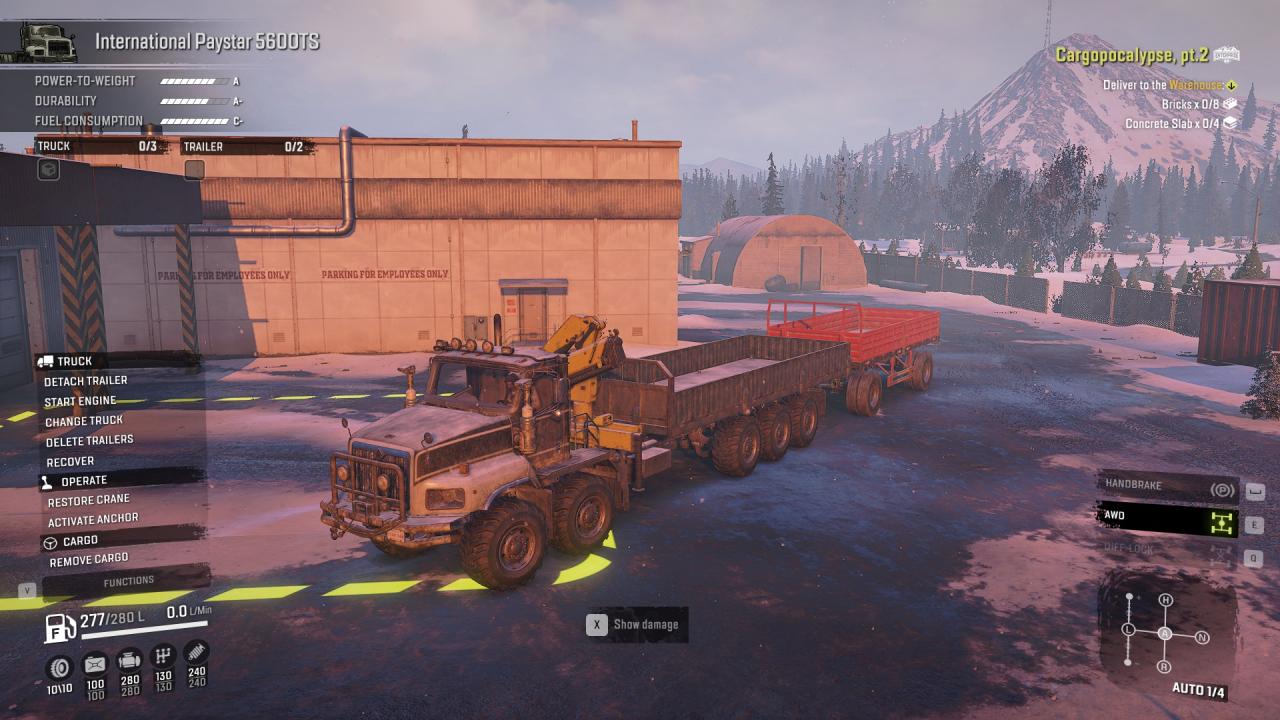The height and width of the screenshot is (720, 1280).
Task: Open the Functions panel button
Action: (x=128, y=581)
